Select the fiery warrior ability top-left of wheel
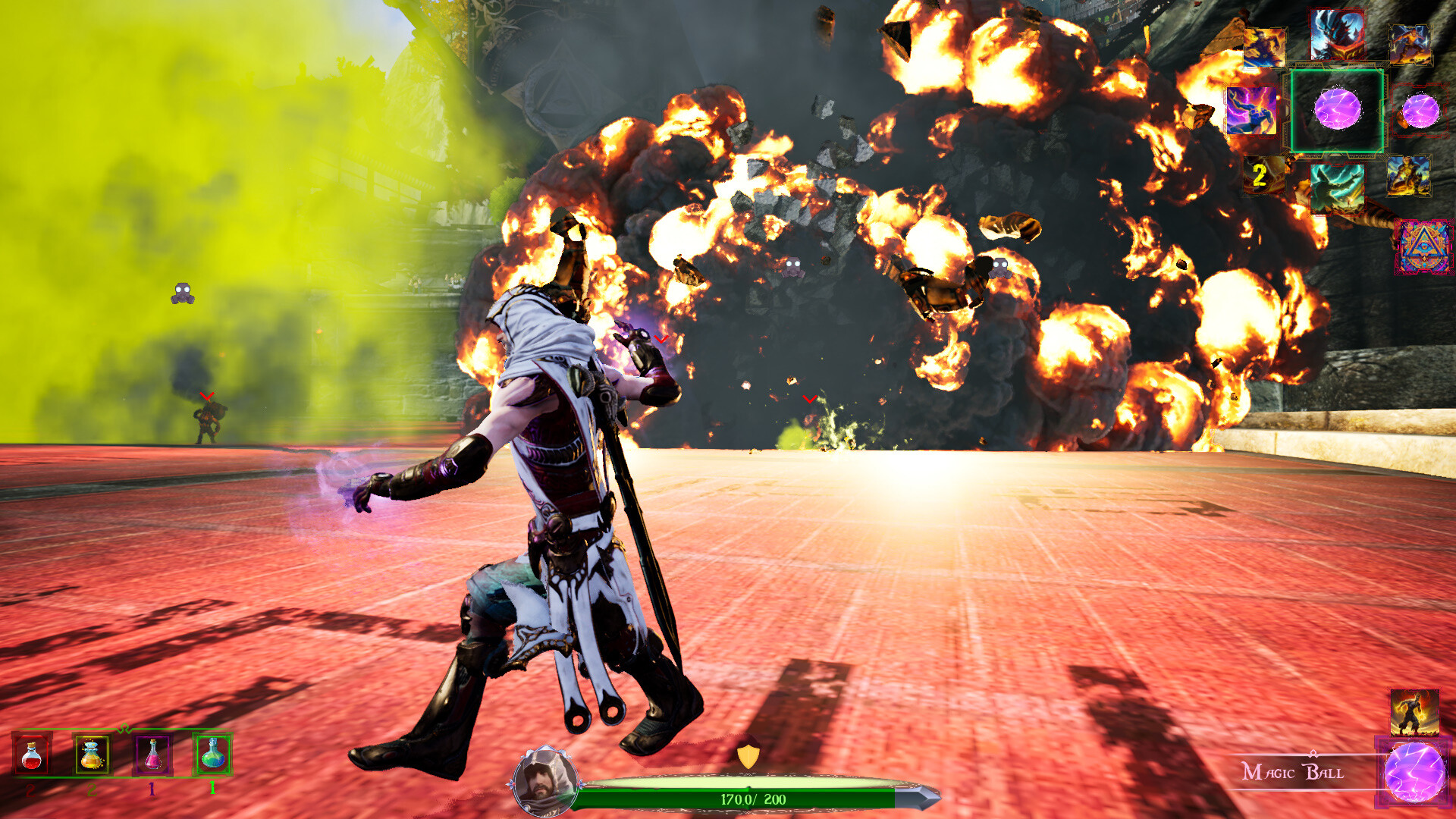The image size is (1456, 819). tap(1263, 47)
